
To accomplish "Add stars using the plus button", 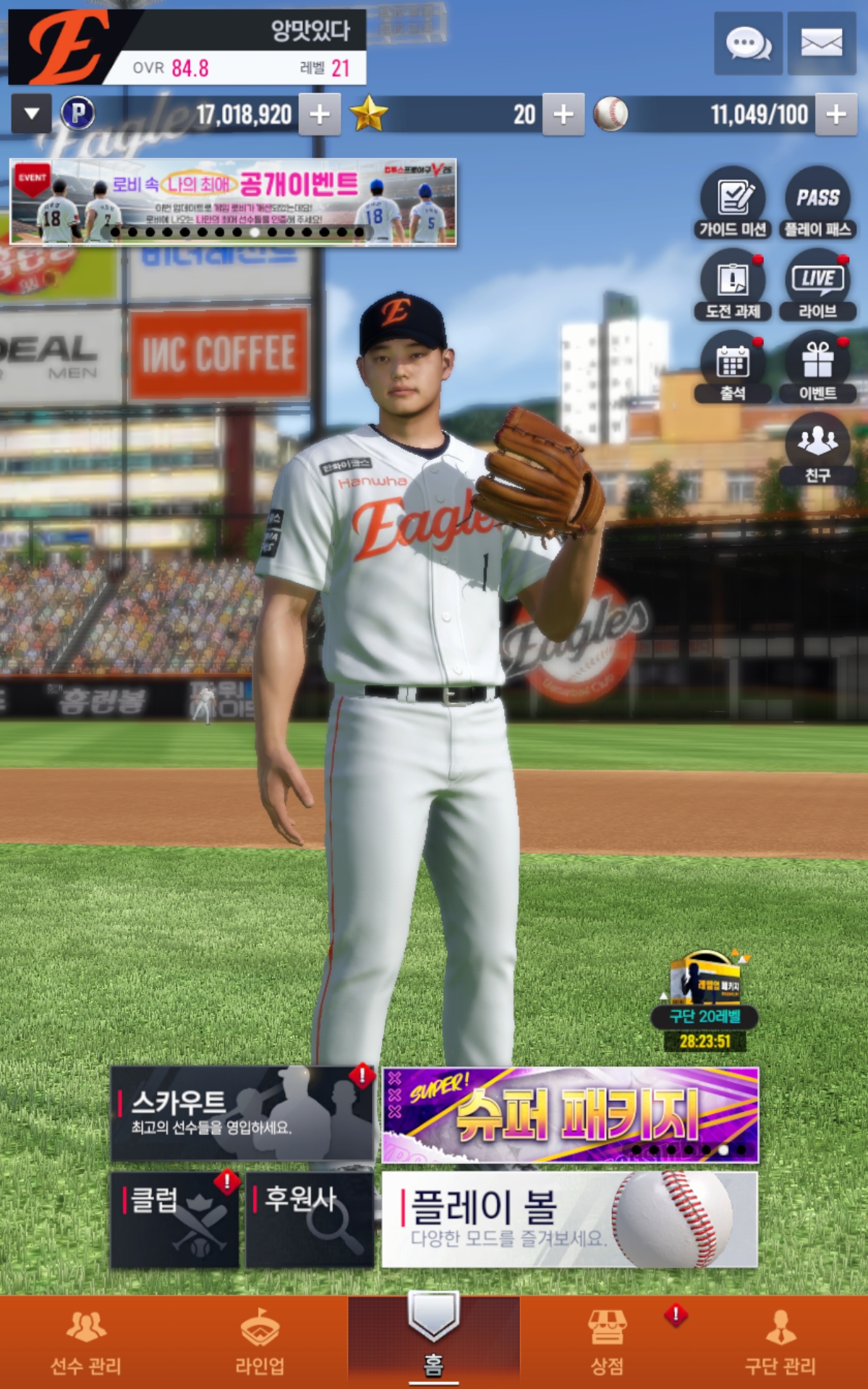I will [x=563, y=114].
